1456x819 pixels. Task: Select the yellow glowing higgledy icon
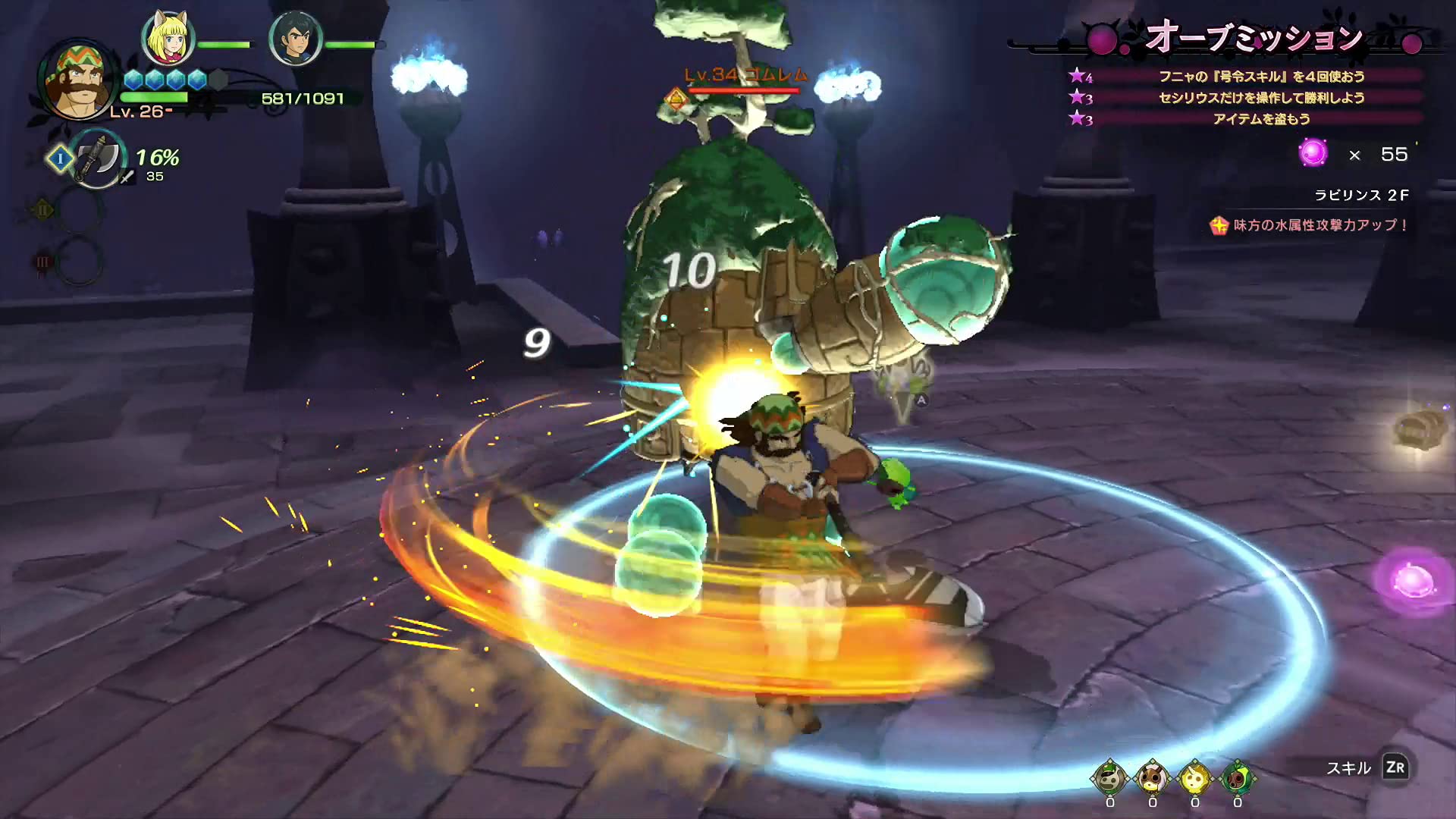(x=1194, y=777)
